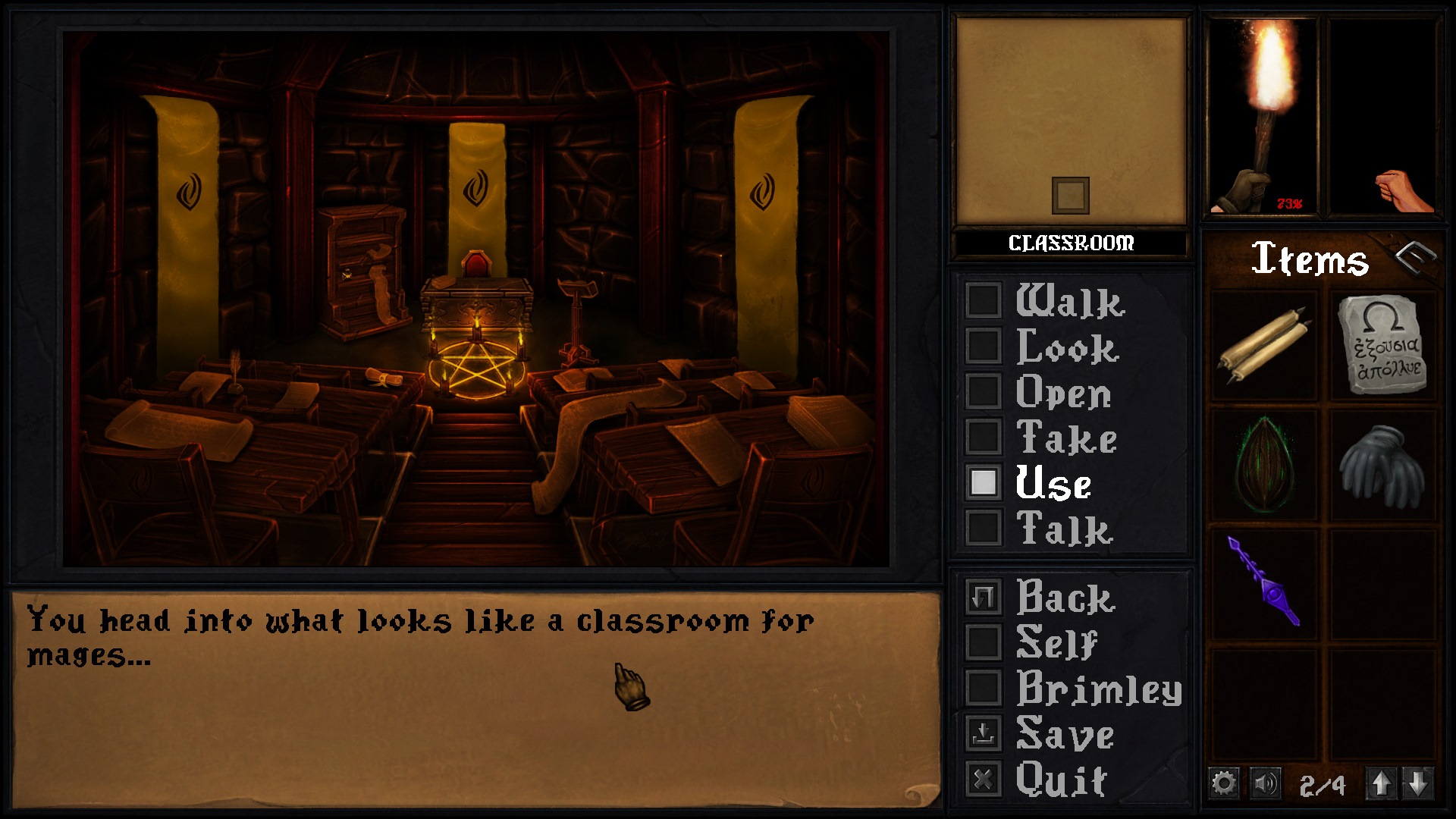Screen dimensions: 1456x819
Task: Target Brimley with the current action
Action: (x=984, y=689)
